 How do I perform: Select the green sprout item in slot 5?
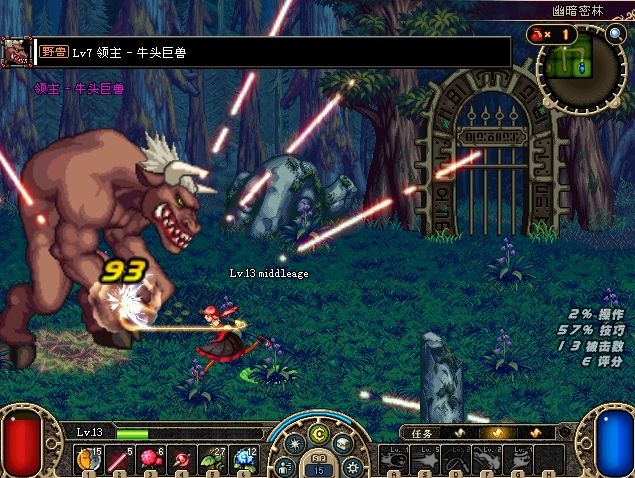tap(212, 459)
